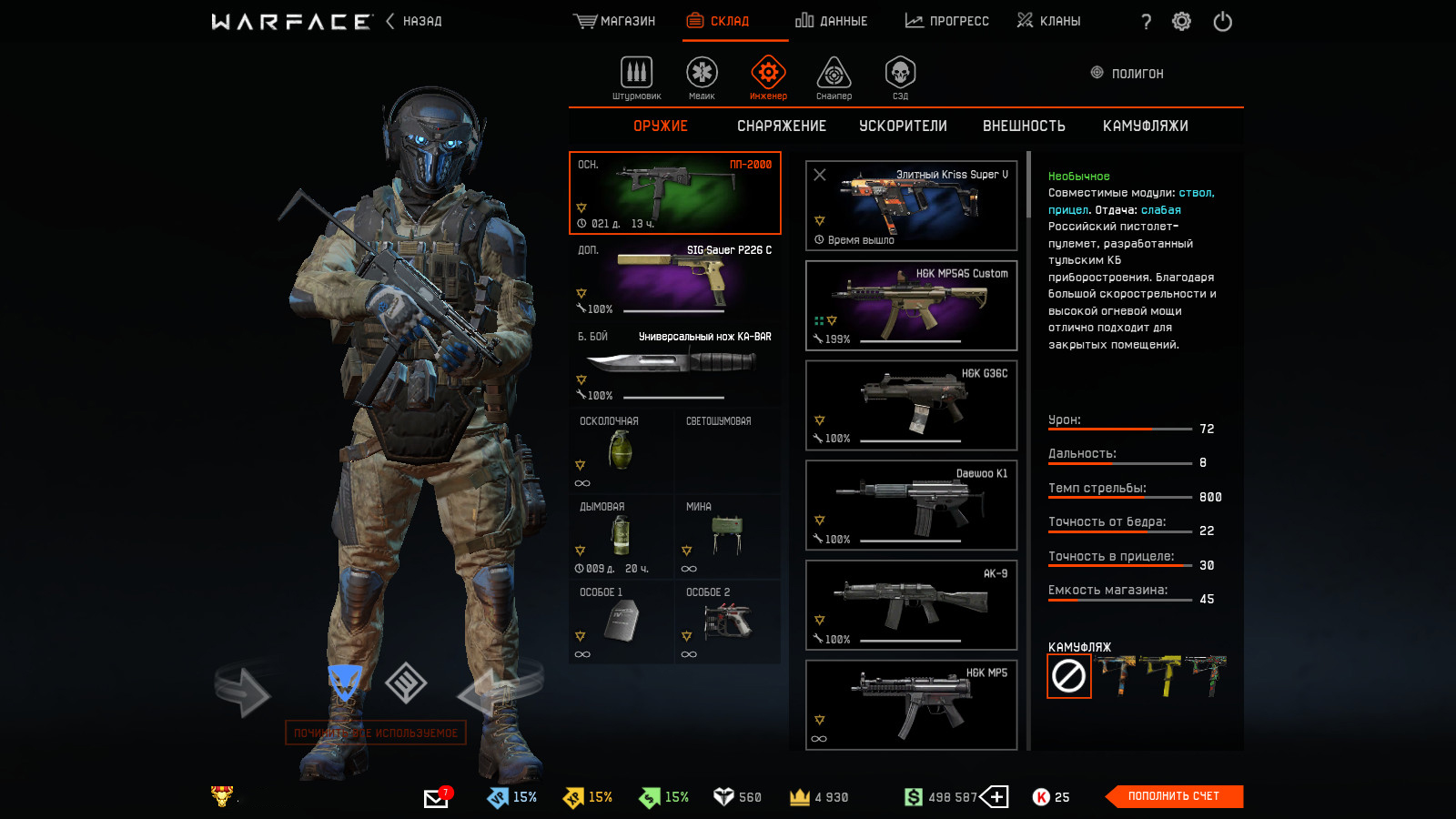Open the mail envelope icon
The image size is (1456, 819).
pos(436,798)
